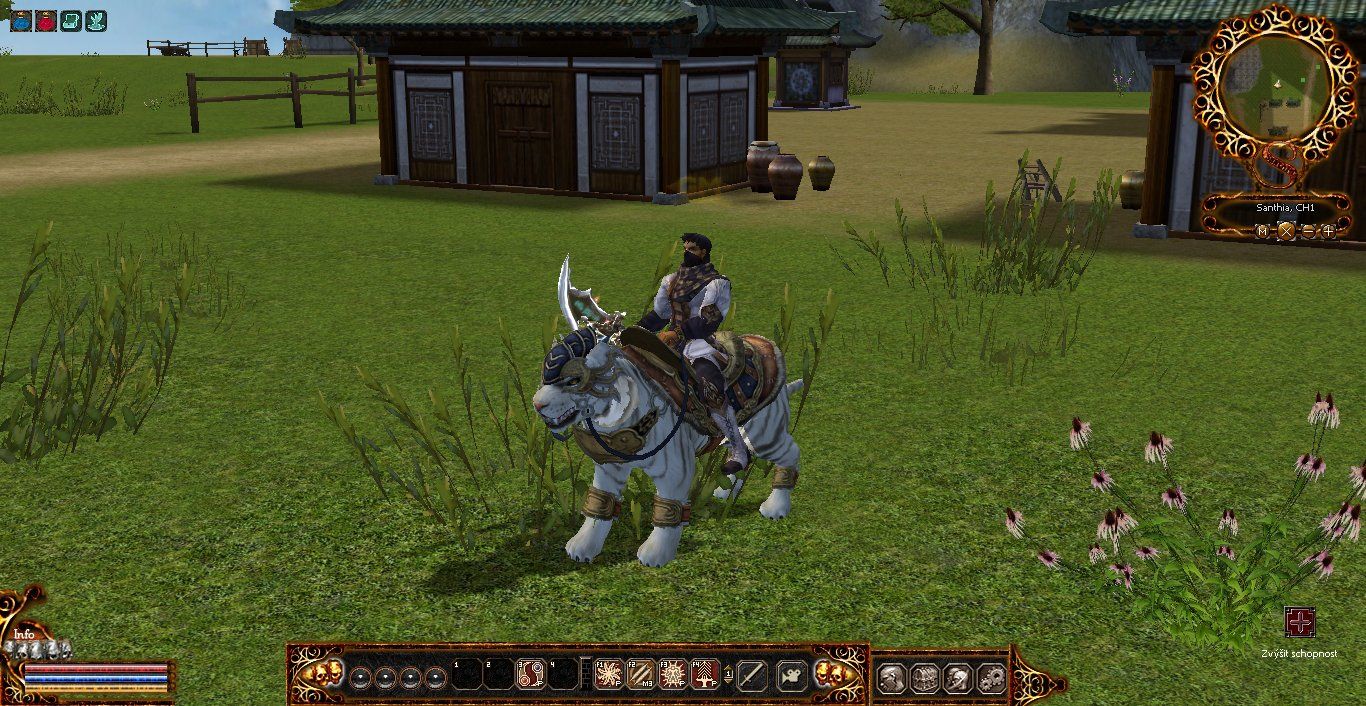Zoom in the minimap with plus button

1329,231
